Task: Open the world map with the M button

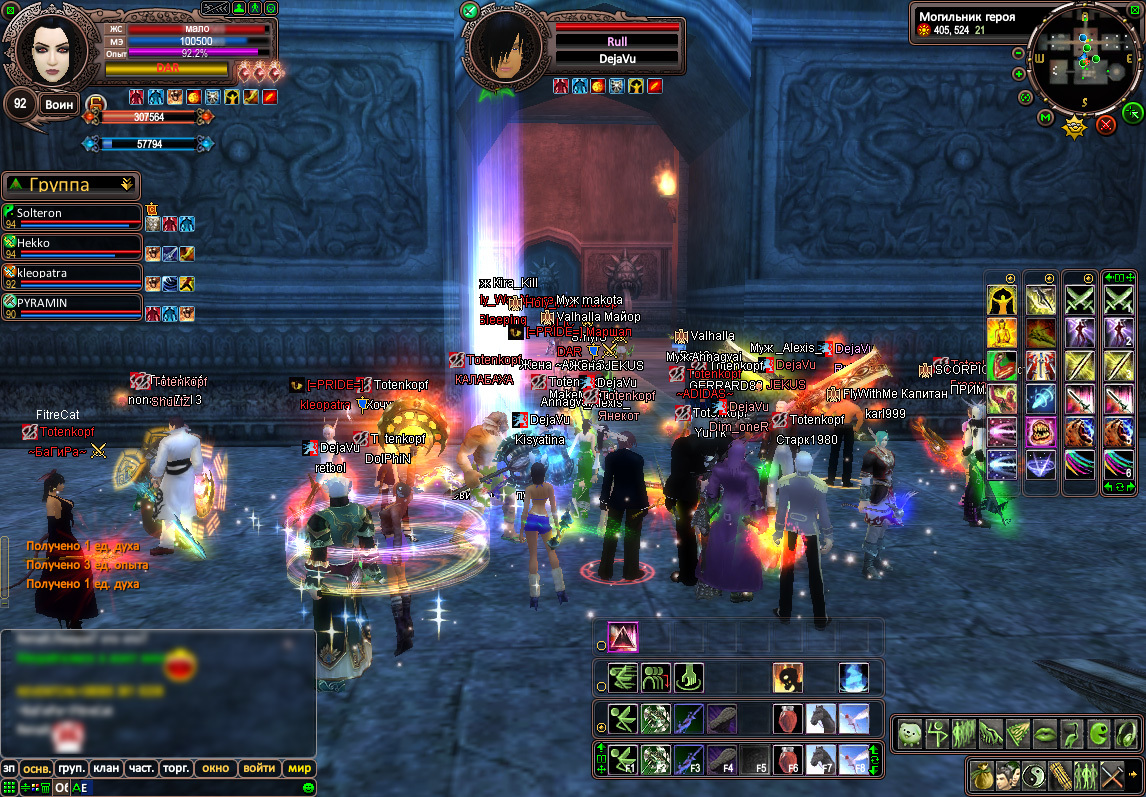Action: pyautogui.click(x=1046, y=118)
